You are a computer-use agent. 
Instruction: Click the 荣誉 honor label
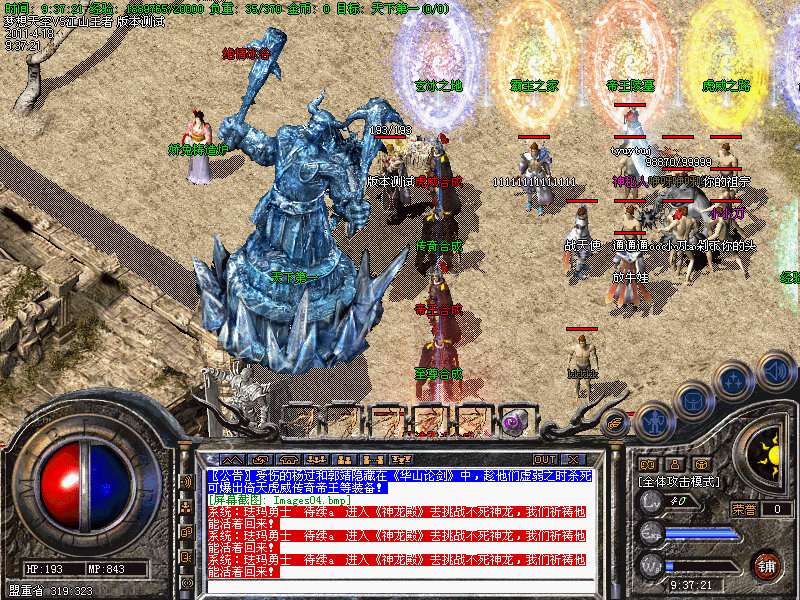(742, 509)
